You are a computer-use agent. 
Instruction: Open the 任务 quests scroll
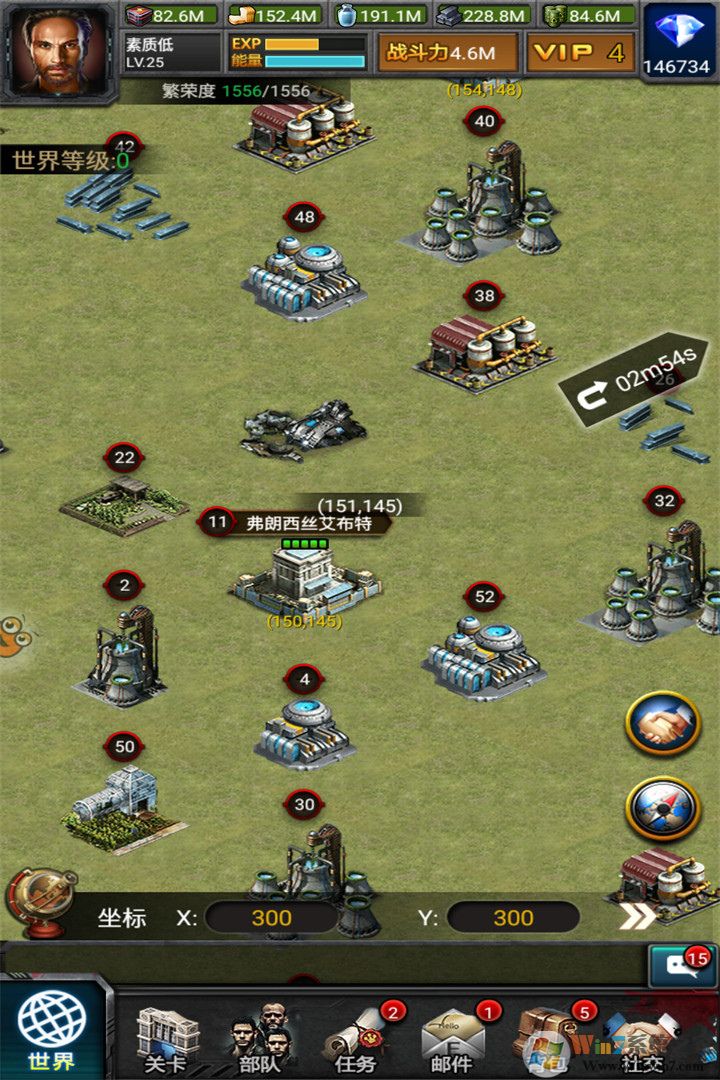[x=358, y=1038]
